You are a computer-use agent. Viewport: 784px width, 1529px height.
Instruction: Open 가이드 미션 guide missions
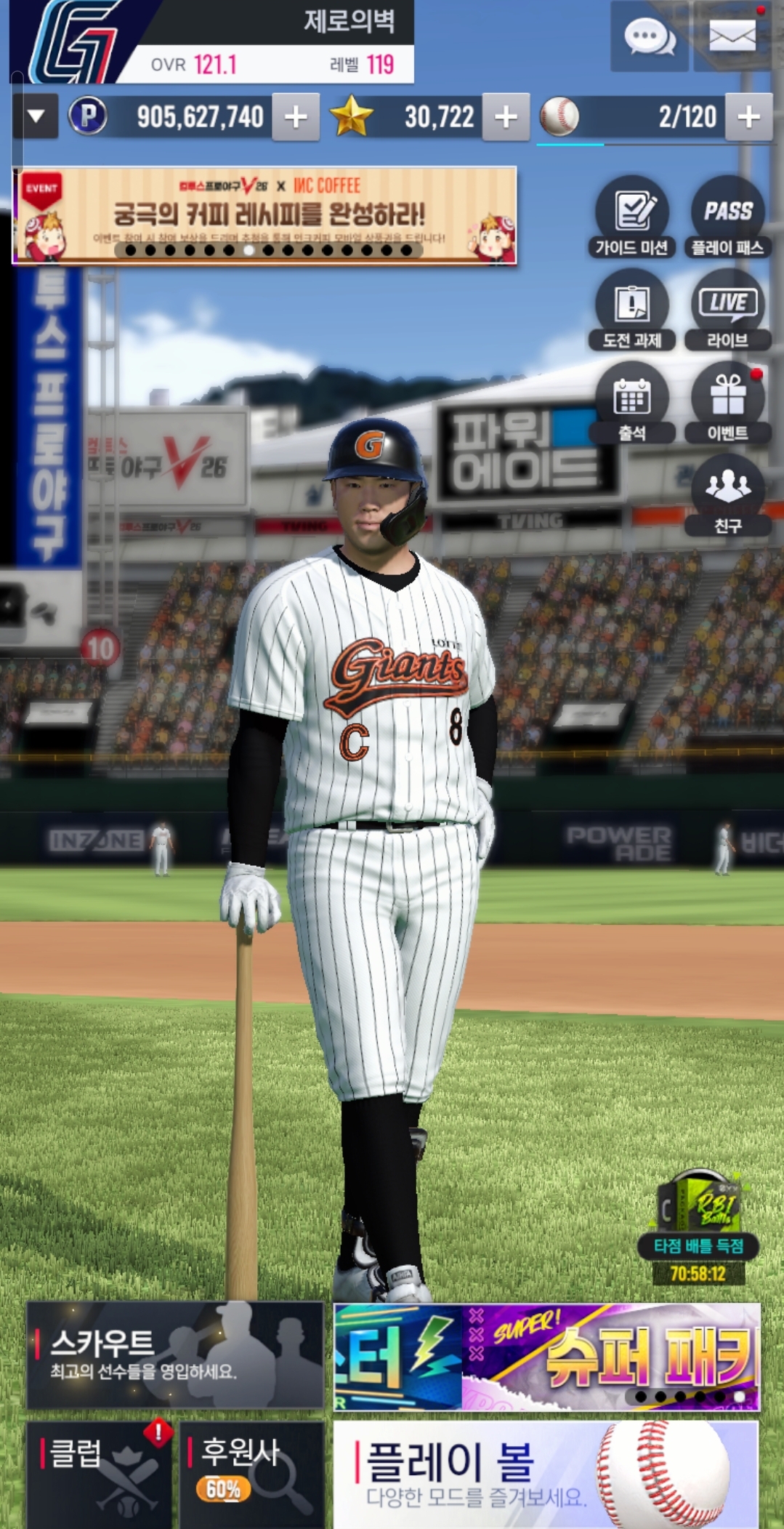click(x=632, y=217)
